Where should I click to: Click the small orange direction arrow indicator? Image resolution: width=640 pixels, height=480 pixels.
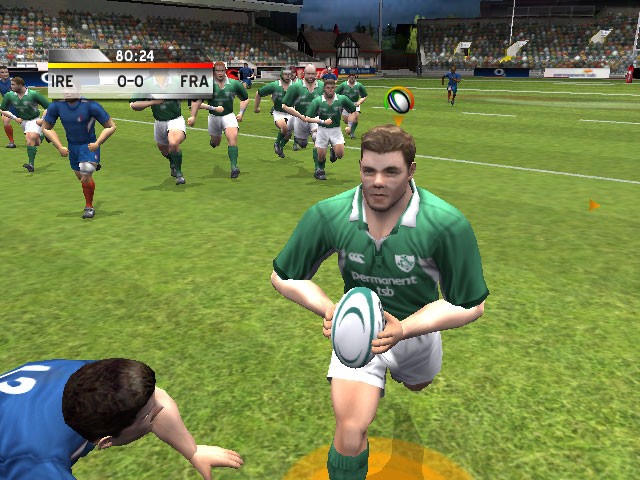pyautogui.click(x=593, y=205)
